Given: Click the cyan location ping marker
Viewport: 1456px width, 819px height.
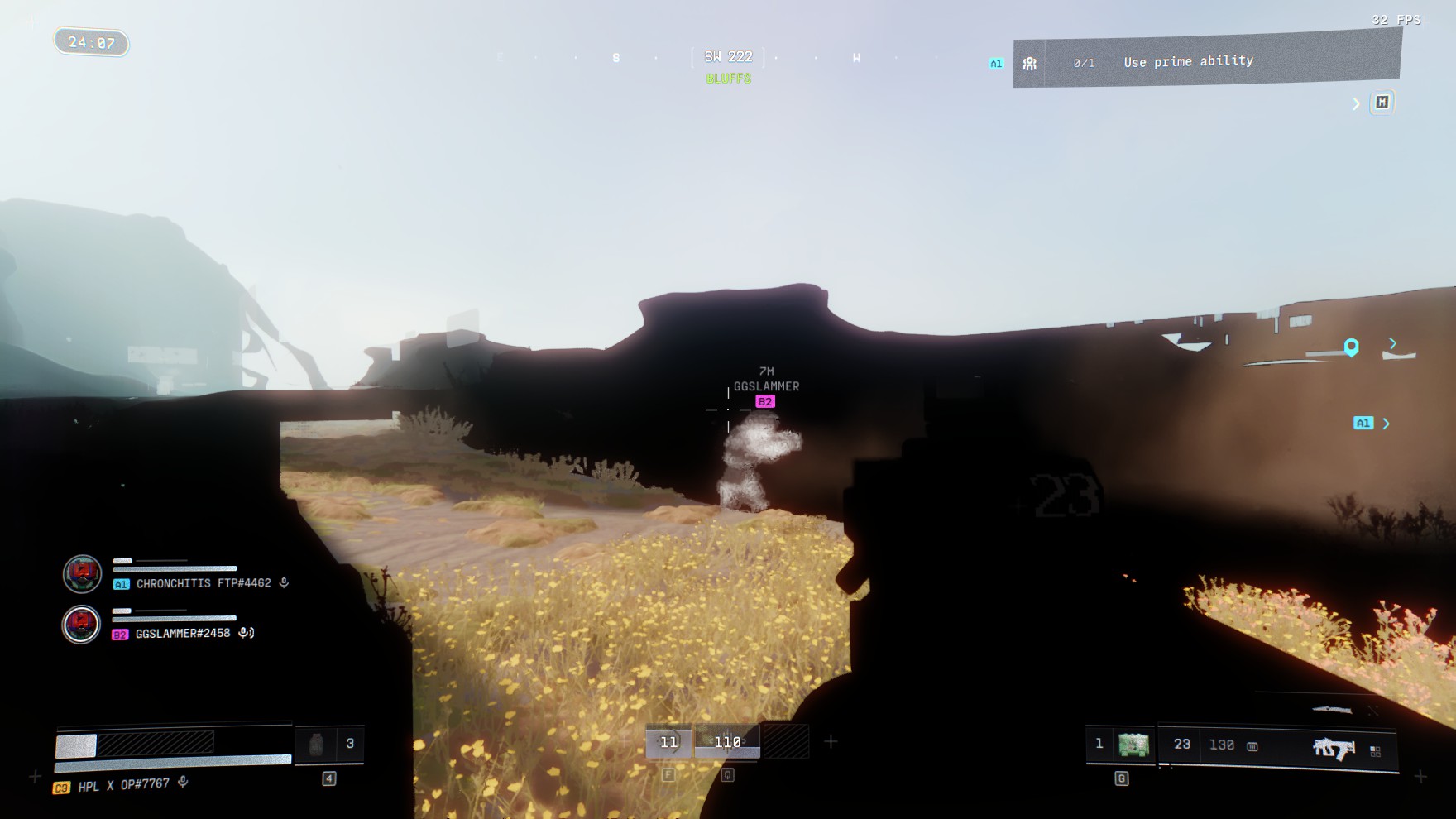Looking at the screenshot, I should coord(1351,347).
